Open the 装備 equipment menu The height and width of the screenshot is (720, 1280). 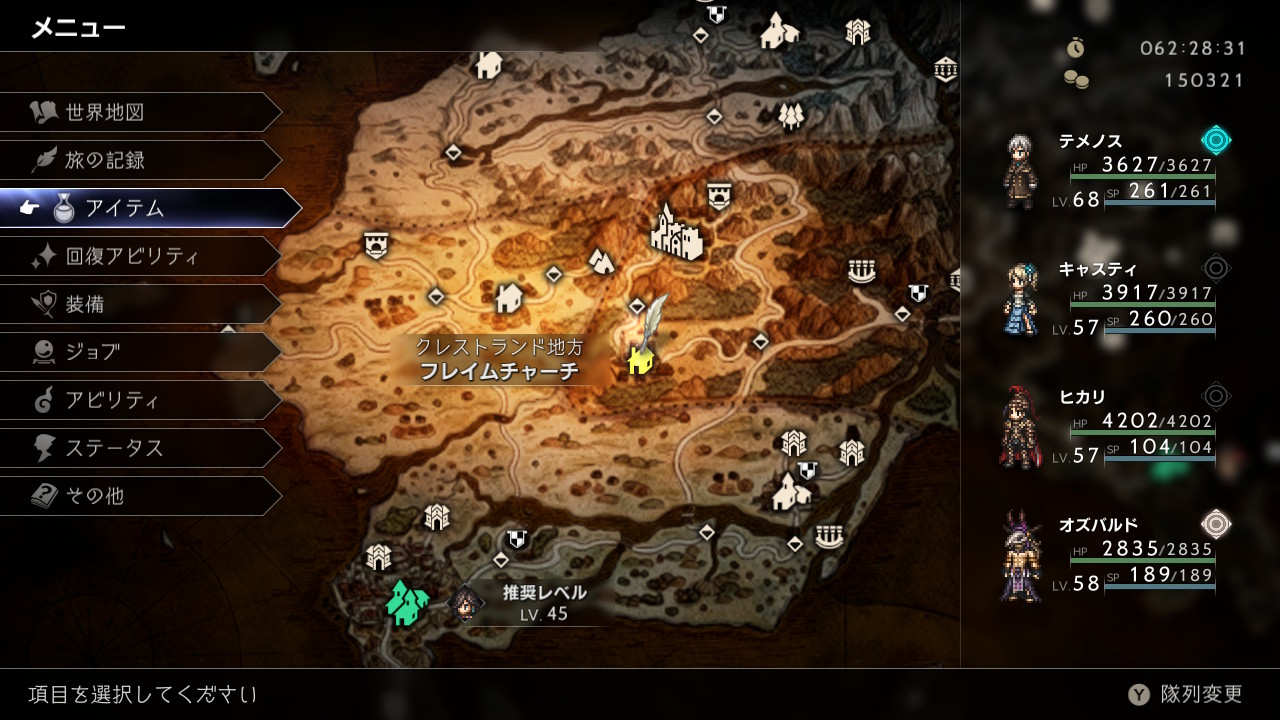[140, 304]
